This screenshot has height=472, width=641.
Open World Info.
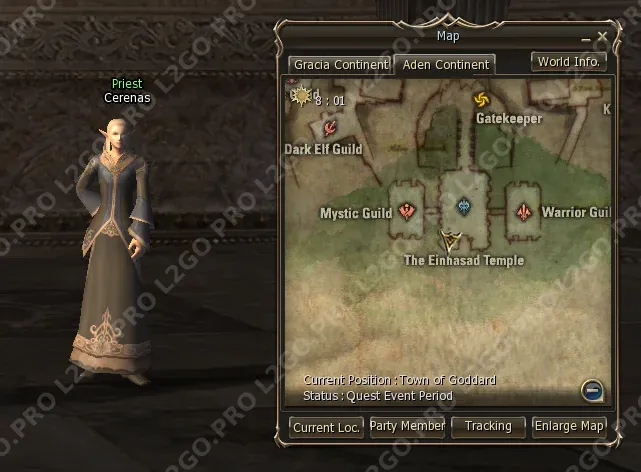click(569, 62)
